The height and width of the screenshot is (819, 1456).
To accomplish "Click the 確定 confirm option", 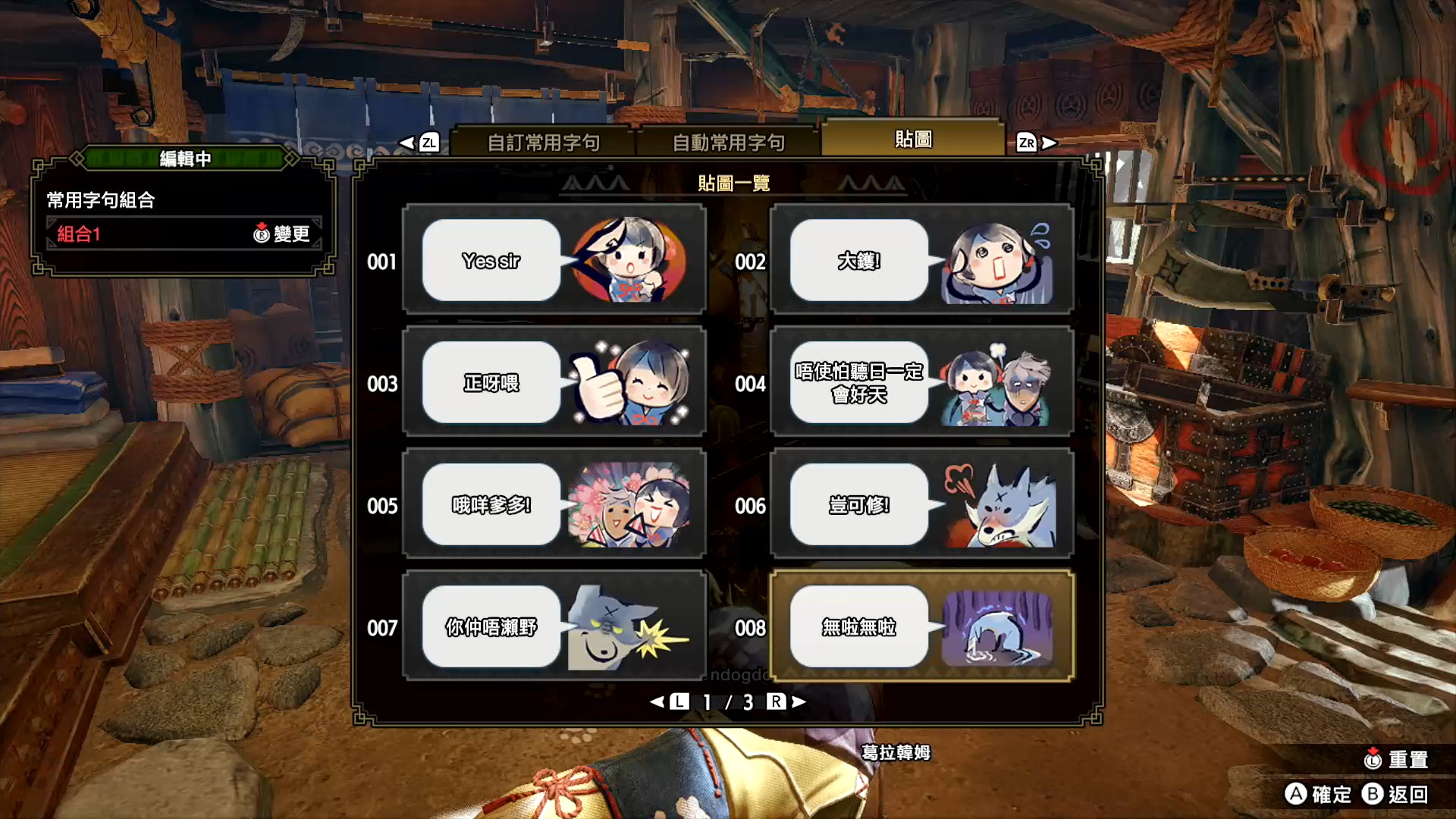I will click(1319, 794).
